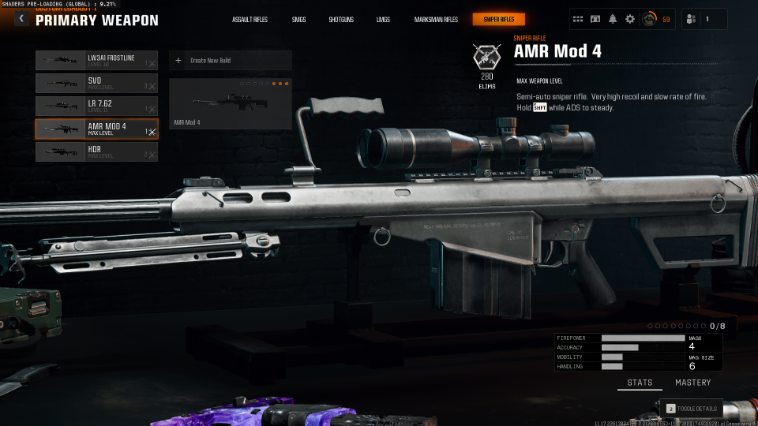
Task: Create a new build
Action: [230, 60]
